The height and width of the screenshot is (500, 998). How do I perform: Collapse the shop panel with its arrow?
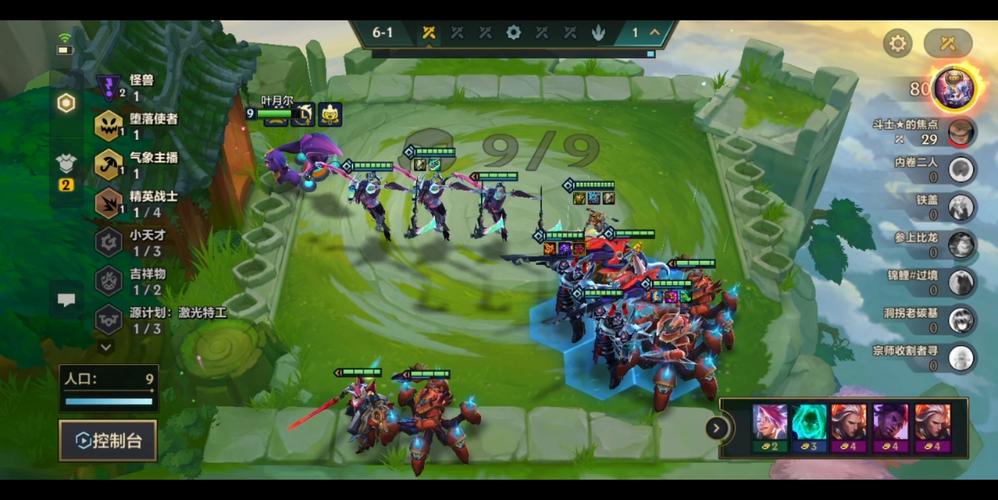[717, 428]
